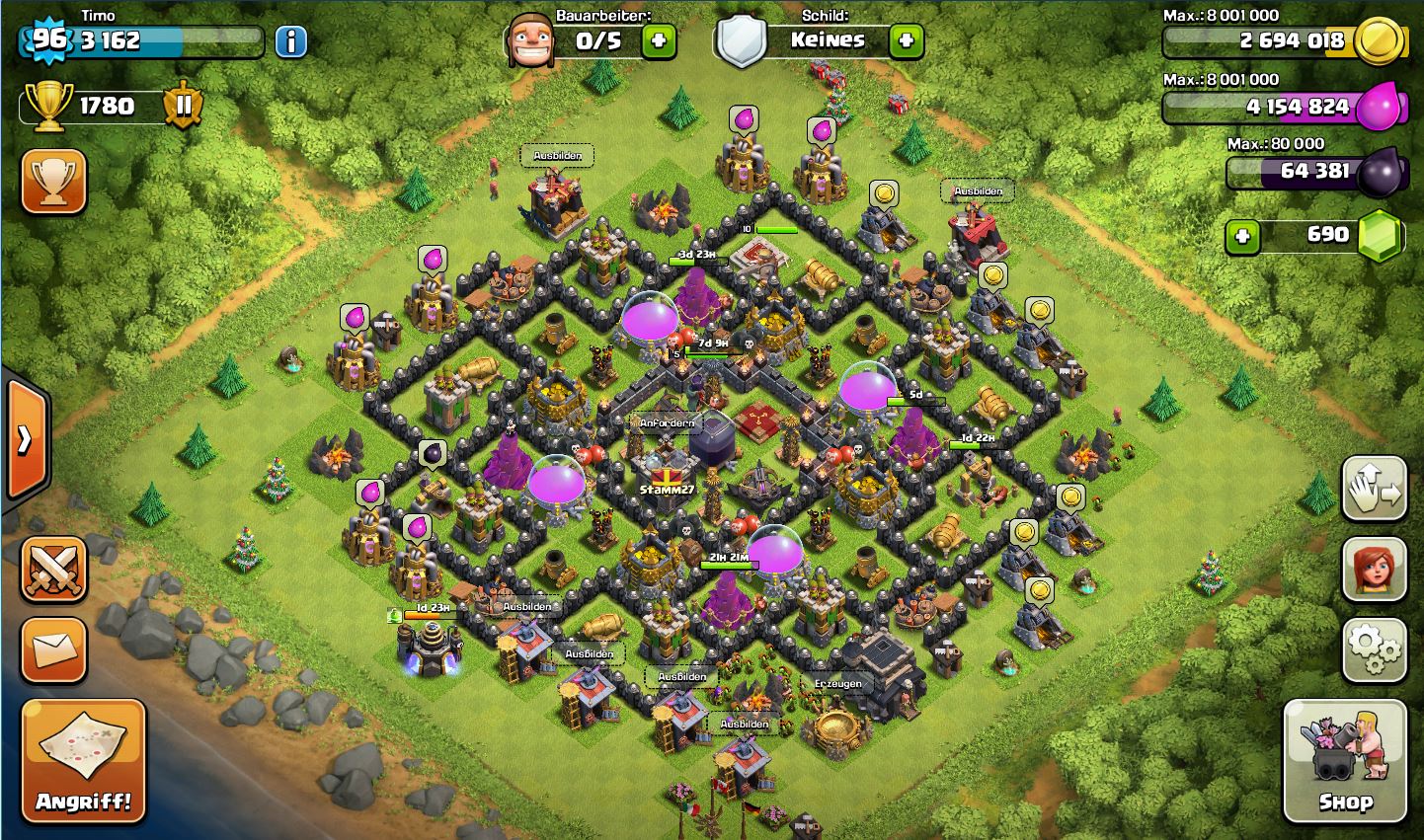
Task: Open the mail inbox envelope button
Action: pyautogui.click(x=54, y=650)
